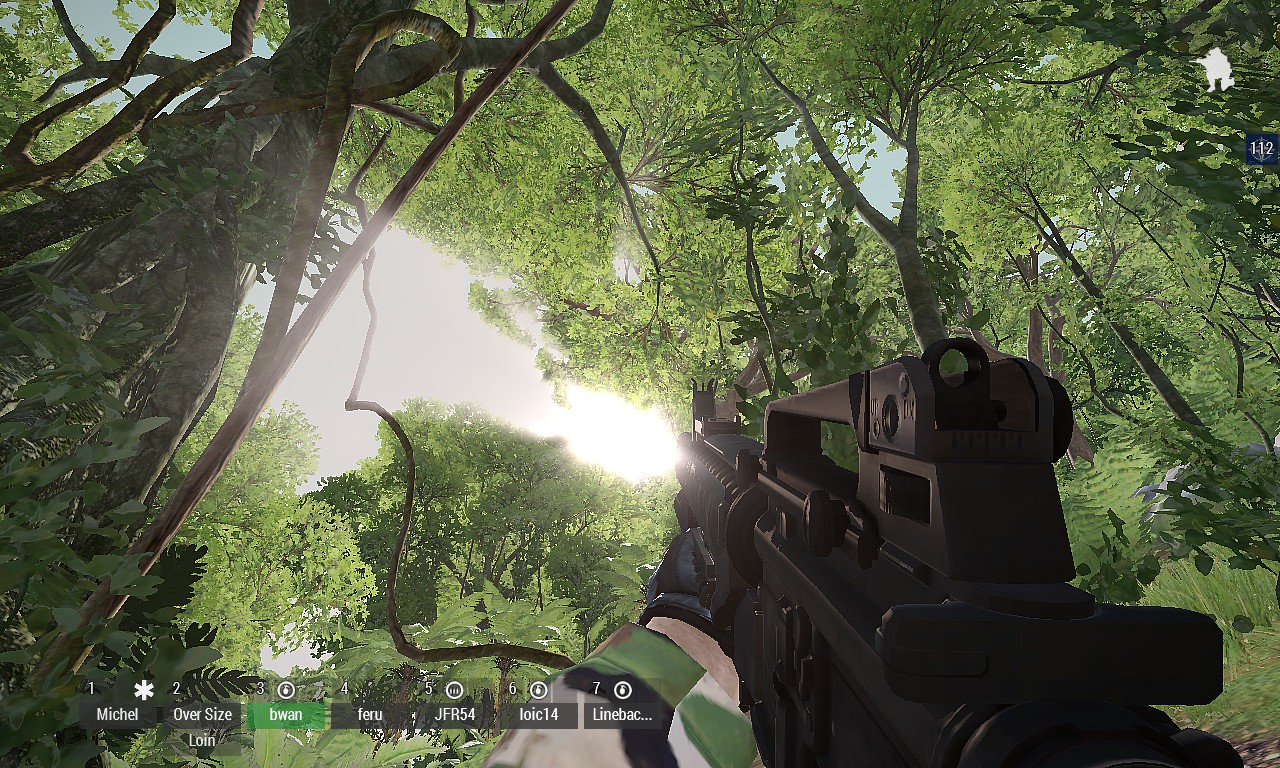
Task: Select squad member loic14
Action: coord(539,714)
